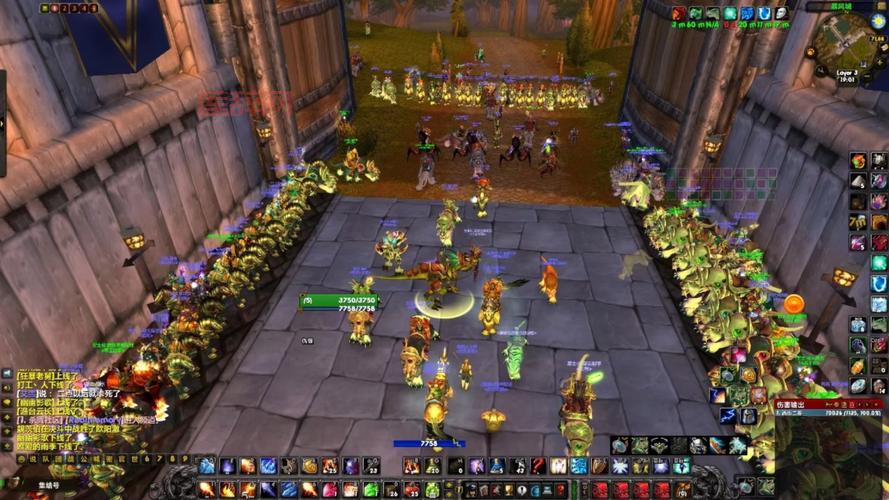Use the red-green gem item in side bar
The image size is (889, 500).
[x=858, y=161]
